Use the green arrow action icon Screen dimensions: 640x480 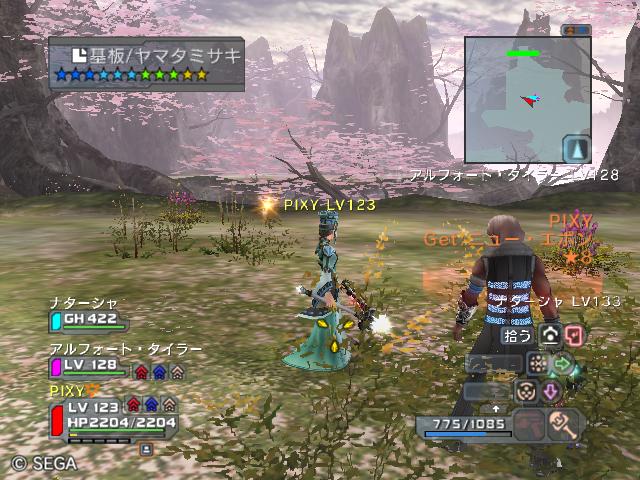564,363
